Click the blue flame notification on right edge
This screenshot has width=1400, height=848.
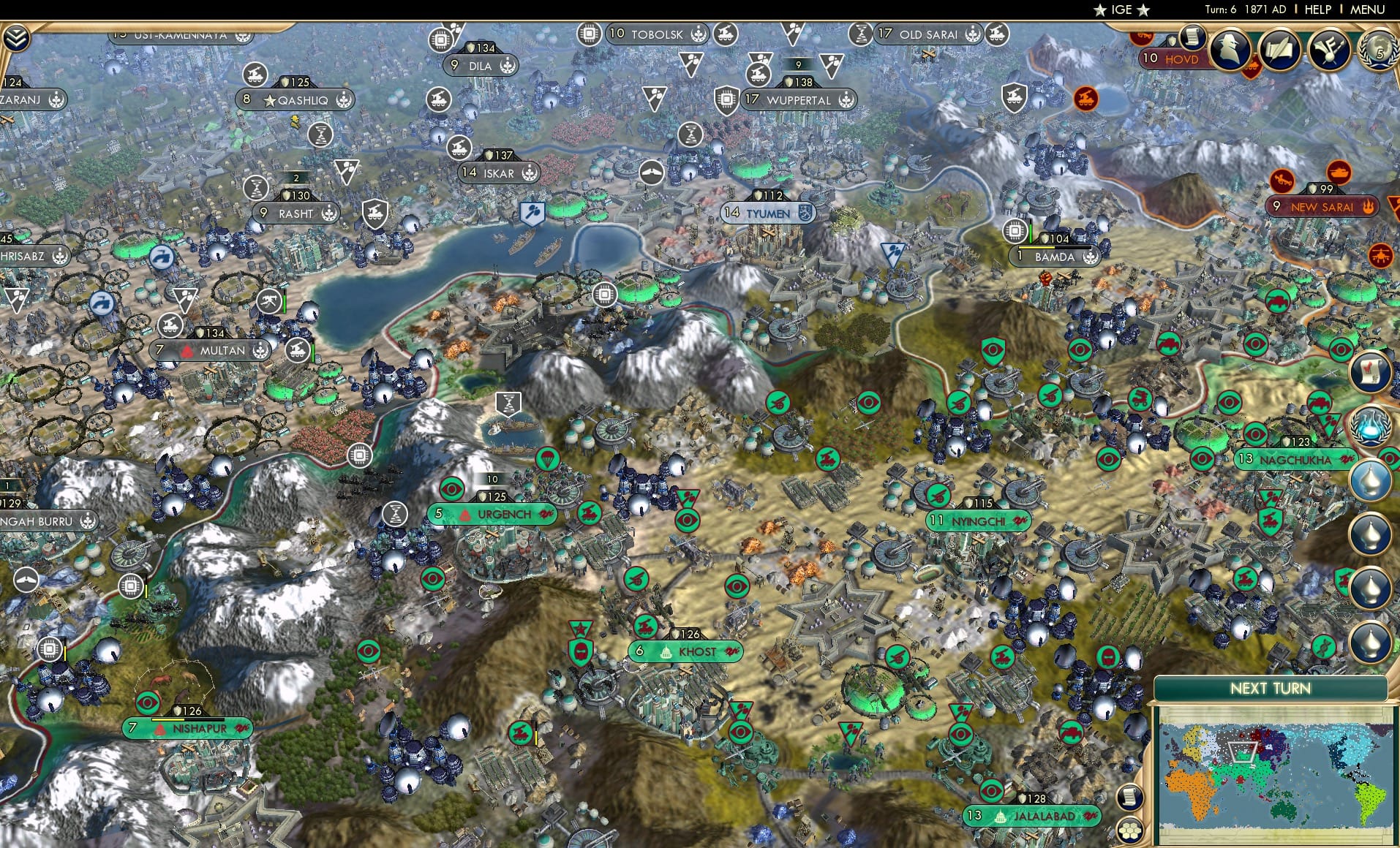pos(1371,424)
